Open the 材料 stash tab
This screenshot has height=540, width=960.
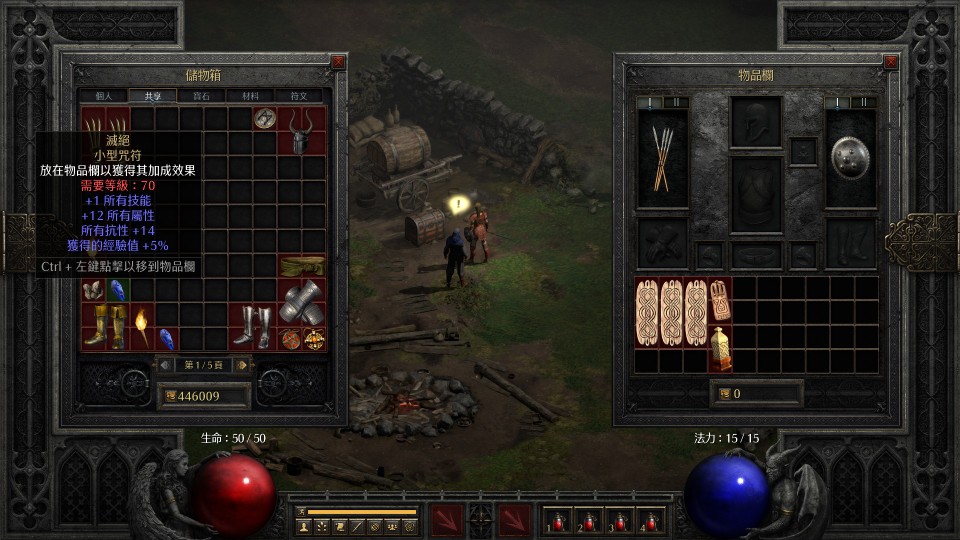point(250,96)
